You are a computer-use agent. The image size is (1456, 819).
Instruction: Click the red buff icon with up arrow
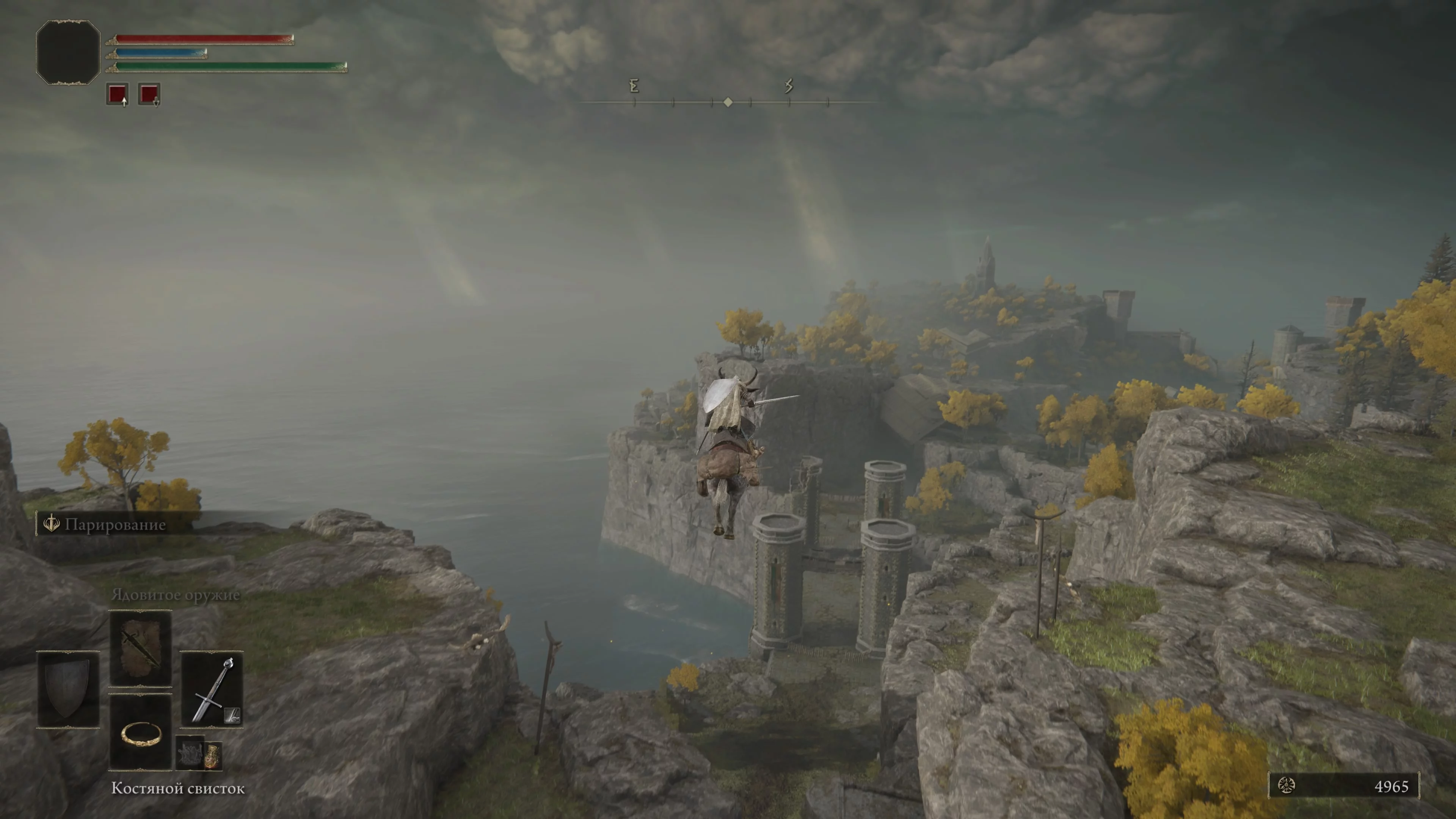[118, 94]
